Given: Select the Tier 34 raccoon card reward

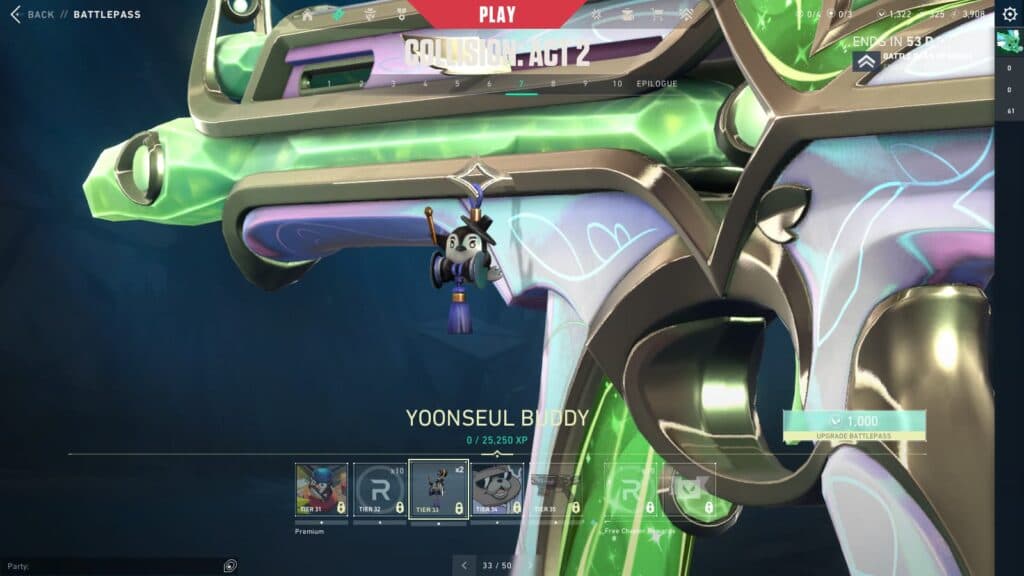Looking at the screenshot, I should pos(497,489).
